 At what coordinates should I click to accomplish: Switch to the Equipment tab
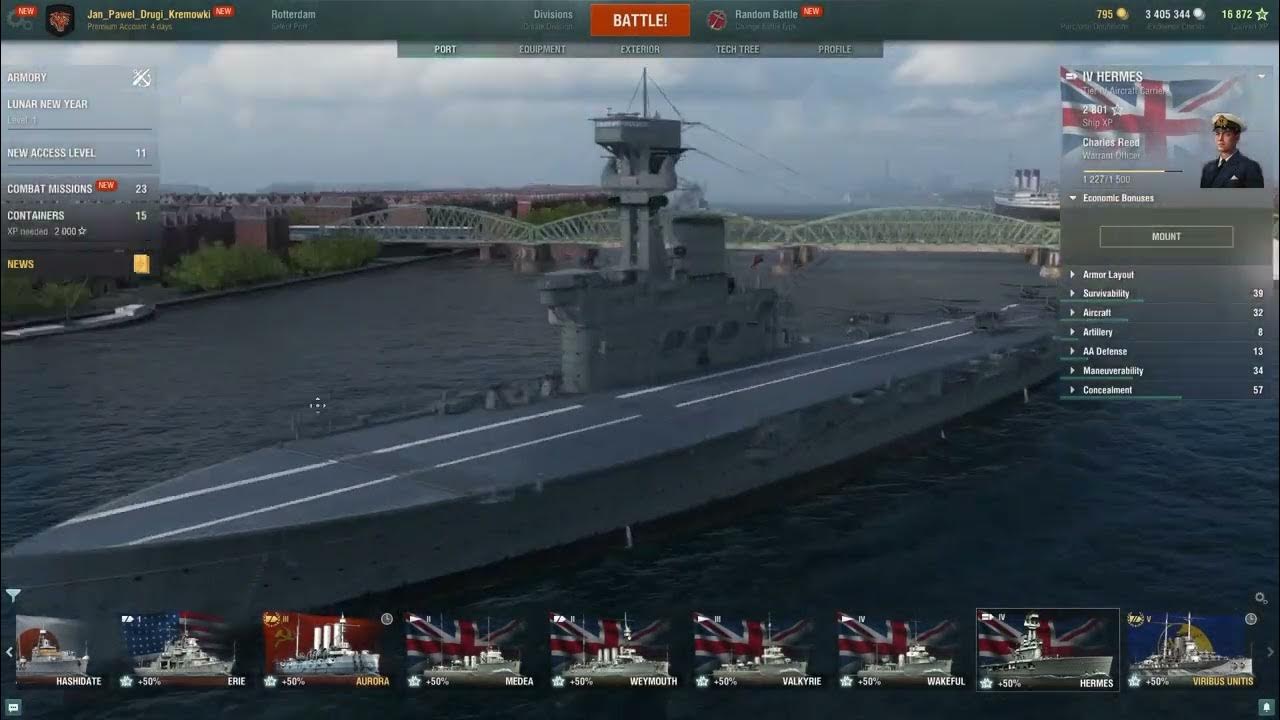pos(542,49)
